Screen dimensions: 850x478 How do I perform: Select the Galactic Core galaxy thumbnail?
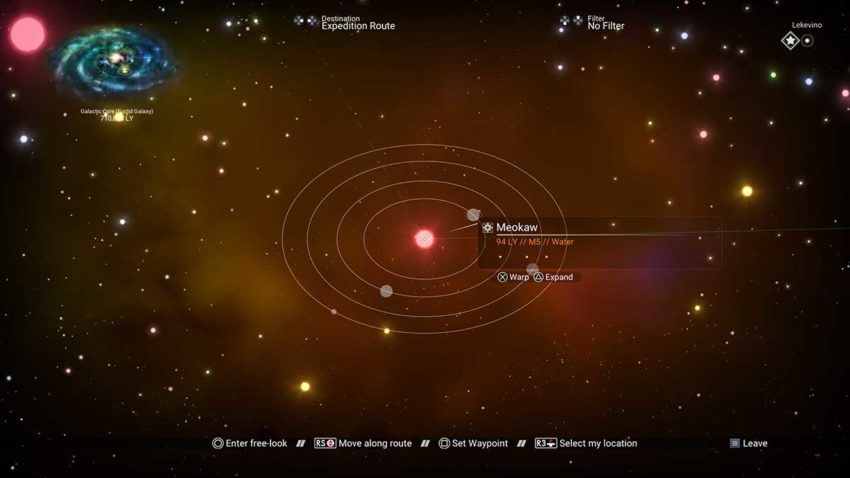tap(116, 62)
